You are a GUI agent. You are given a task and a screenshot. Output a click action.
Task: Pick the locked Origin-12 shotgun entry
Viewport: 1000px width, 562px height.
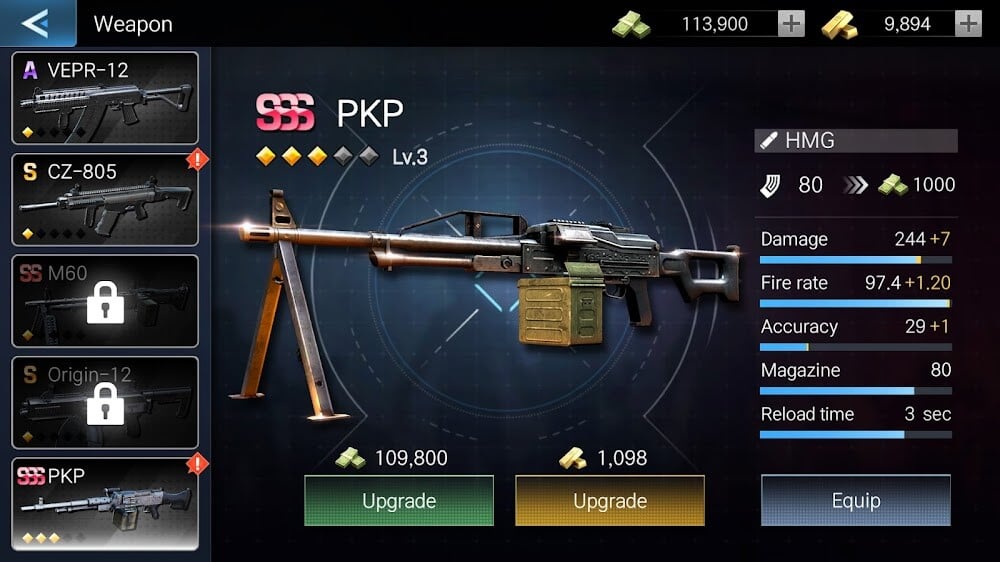(105, 402)
